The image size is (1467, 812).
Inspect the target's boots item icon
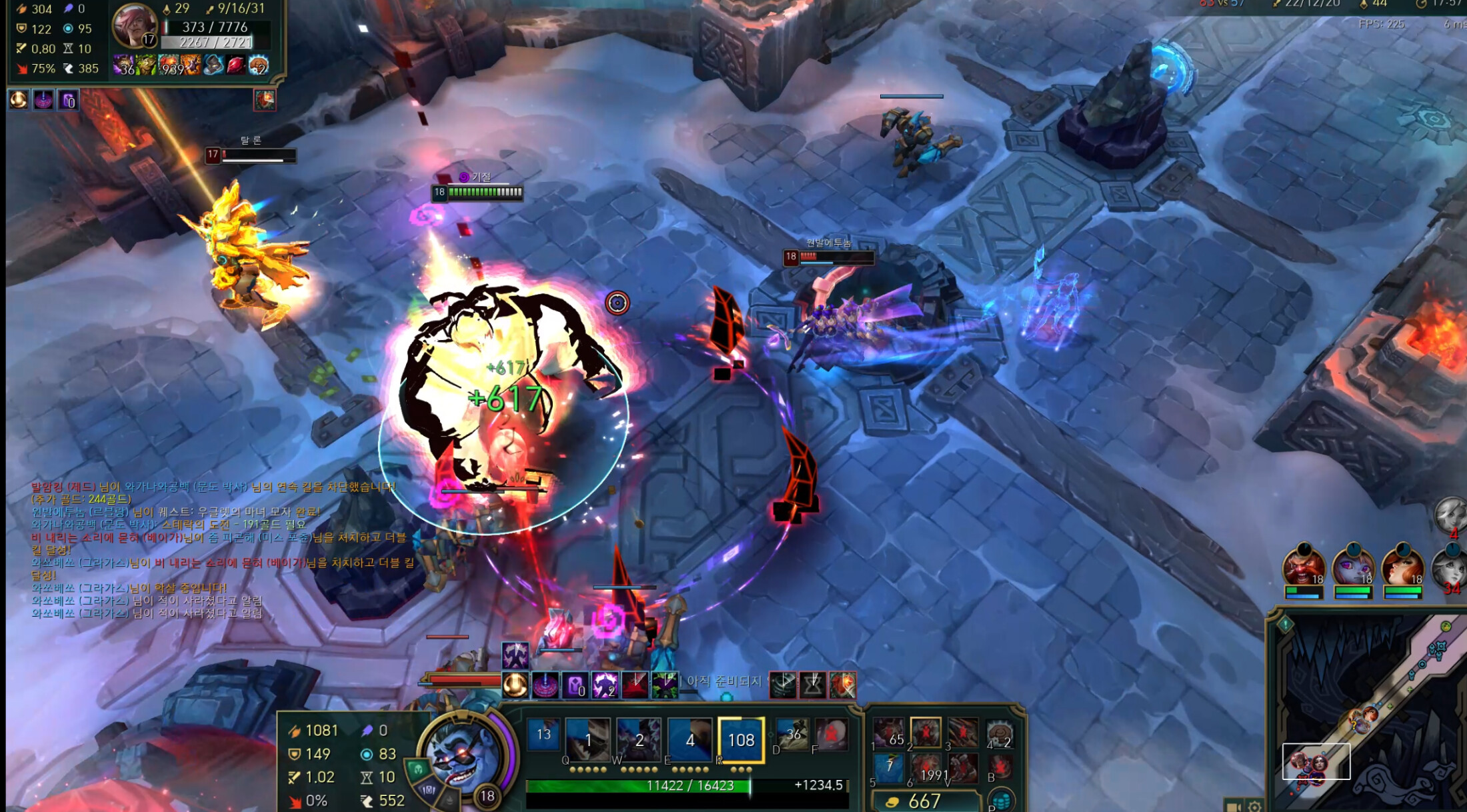213,65
